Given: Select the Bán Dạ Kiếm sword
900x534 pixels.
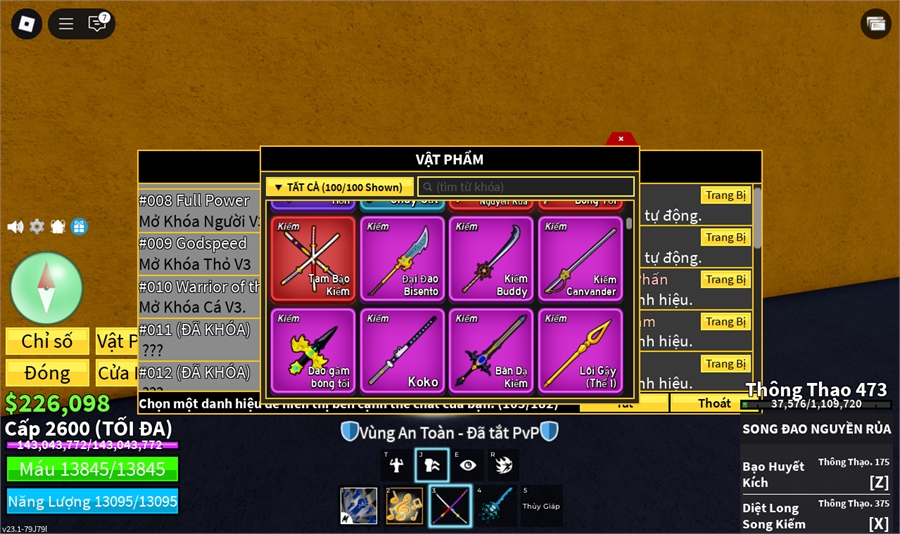Looking at the screenshot, I should [x=491, y=350].
